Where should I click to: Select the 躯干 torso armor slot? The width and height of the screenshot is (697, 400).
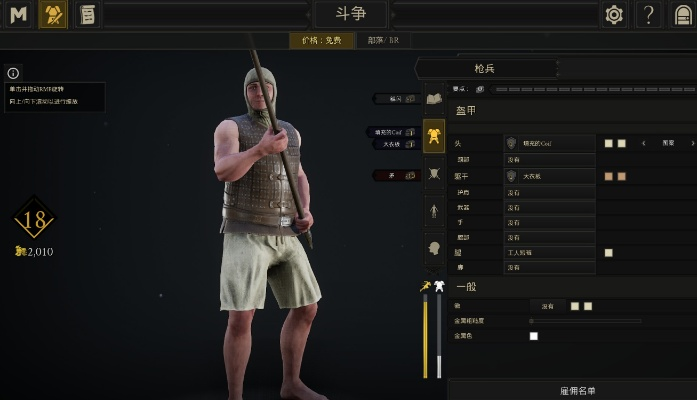(x=549, y=177)
